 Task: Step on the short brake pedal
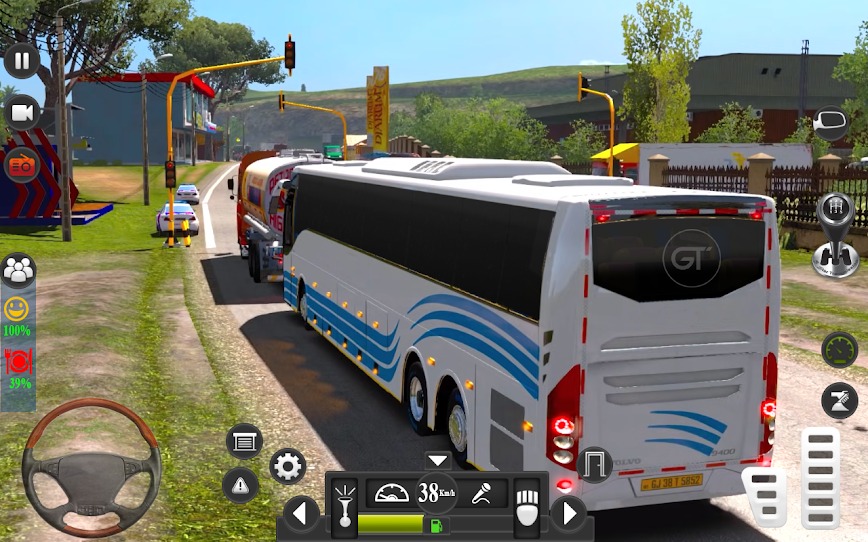tap(765, 496)
